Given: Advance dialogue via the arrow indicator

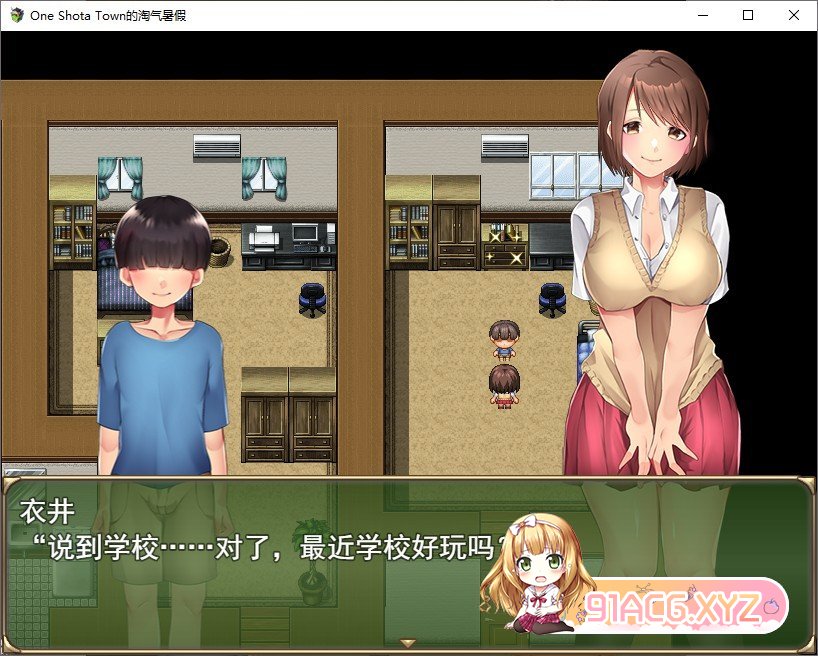Looking at the screenshot, I should [407, 642].
